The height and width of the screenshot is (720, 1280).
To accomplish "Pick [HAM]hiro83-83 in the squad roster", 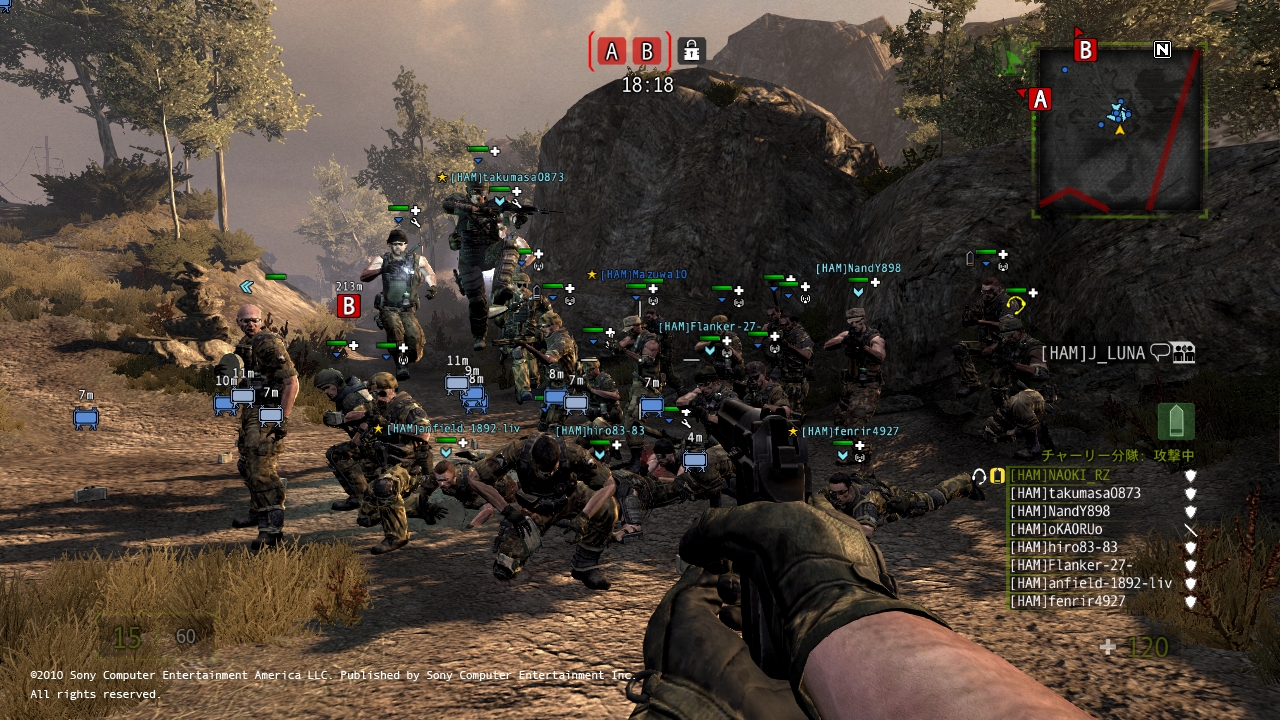I will 1063,548.
